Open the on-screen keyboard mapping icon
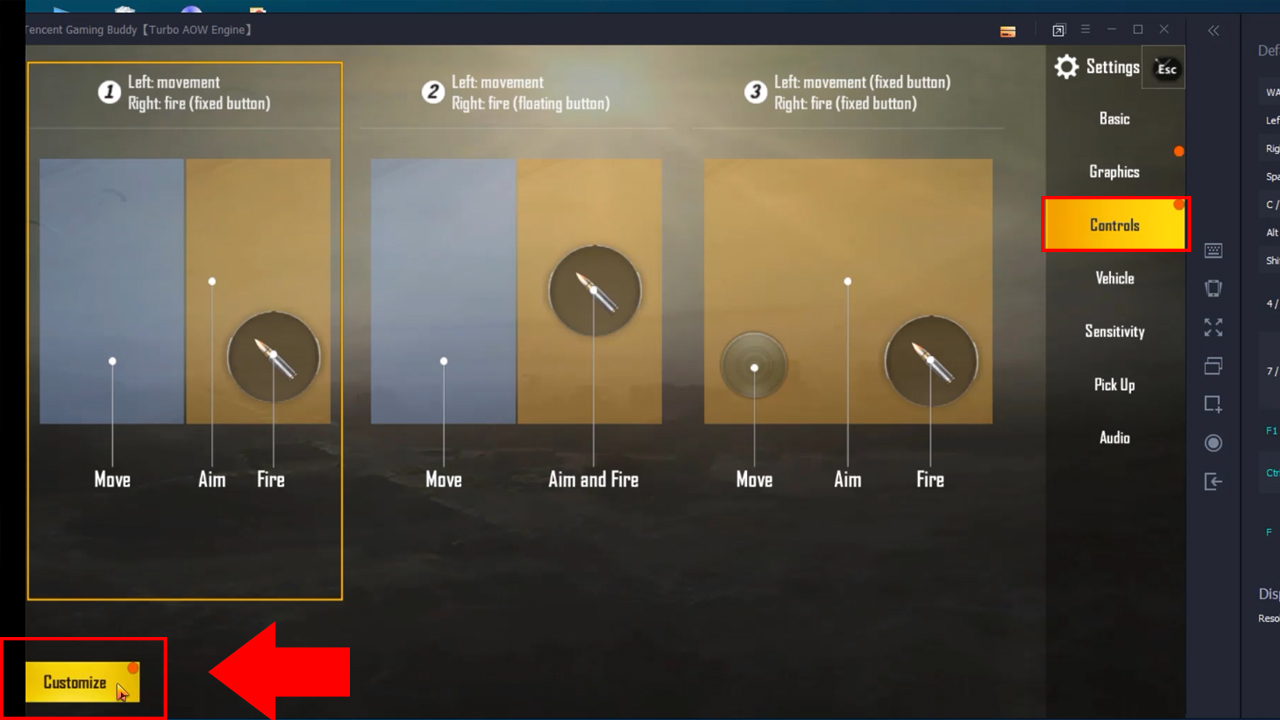1280x720 pixels. pyautogui.click(x=1213, y=250)
